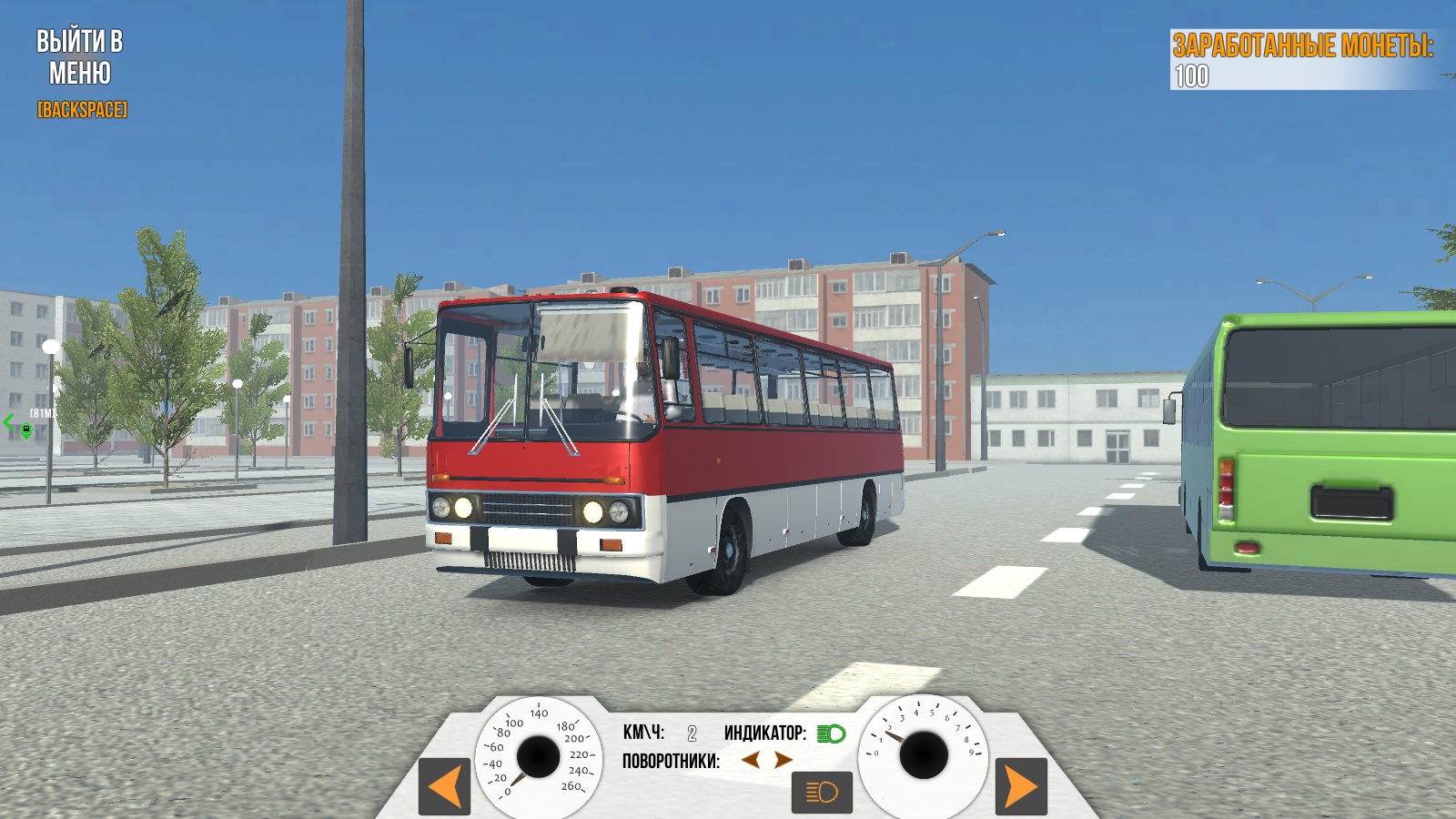The image size is (1456, 819).
Task: Click the tachometer gauge on the right
Action: (x=926, y=753)
